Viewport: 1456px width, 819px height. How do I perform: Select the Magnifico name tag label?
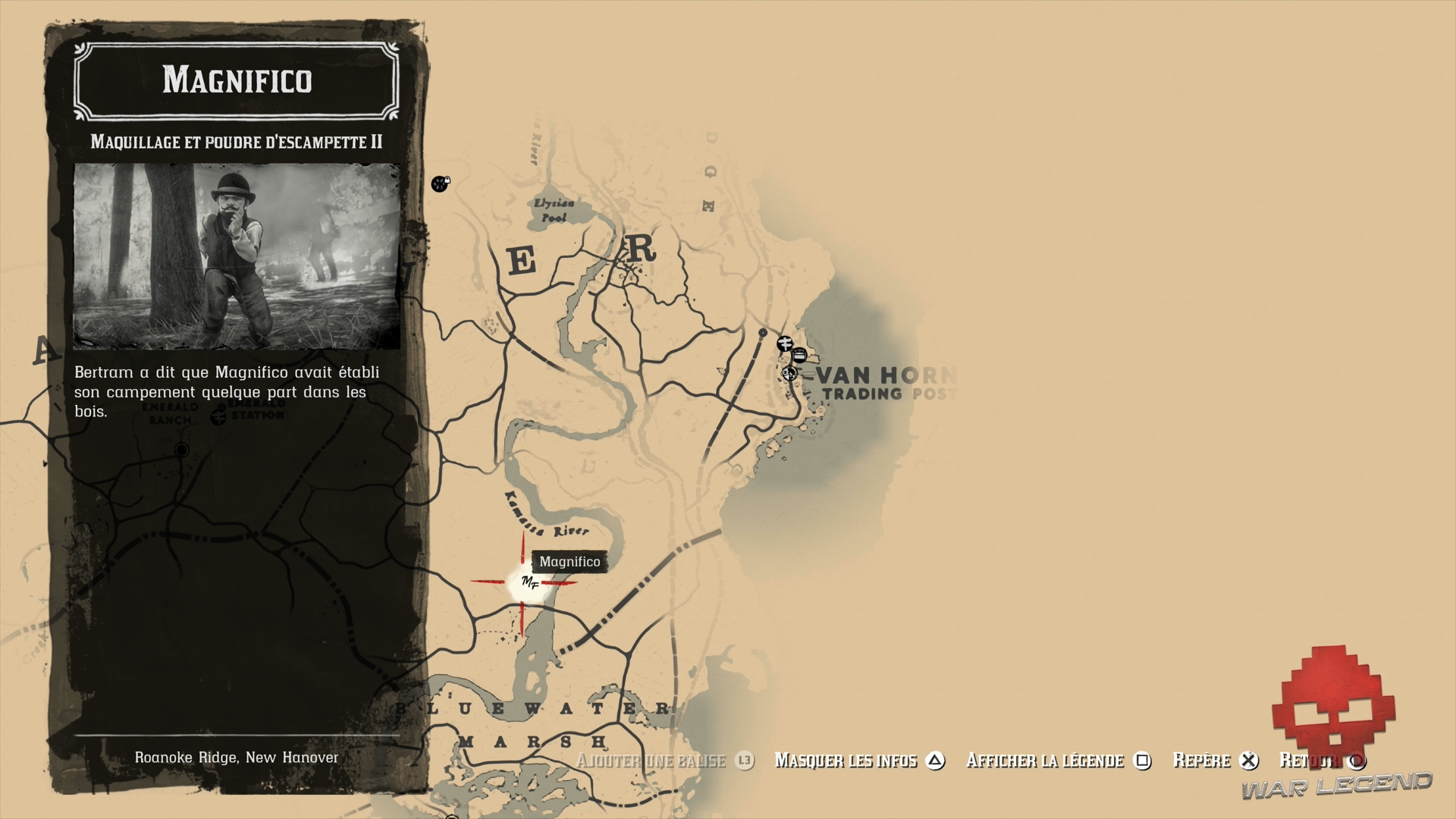[x=570, y=561]
